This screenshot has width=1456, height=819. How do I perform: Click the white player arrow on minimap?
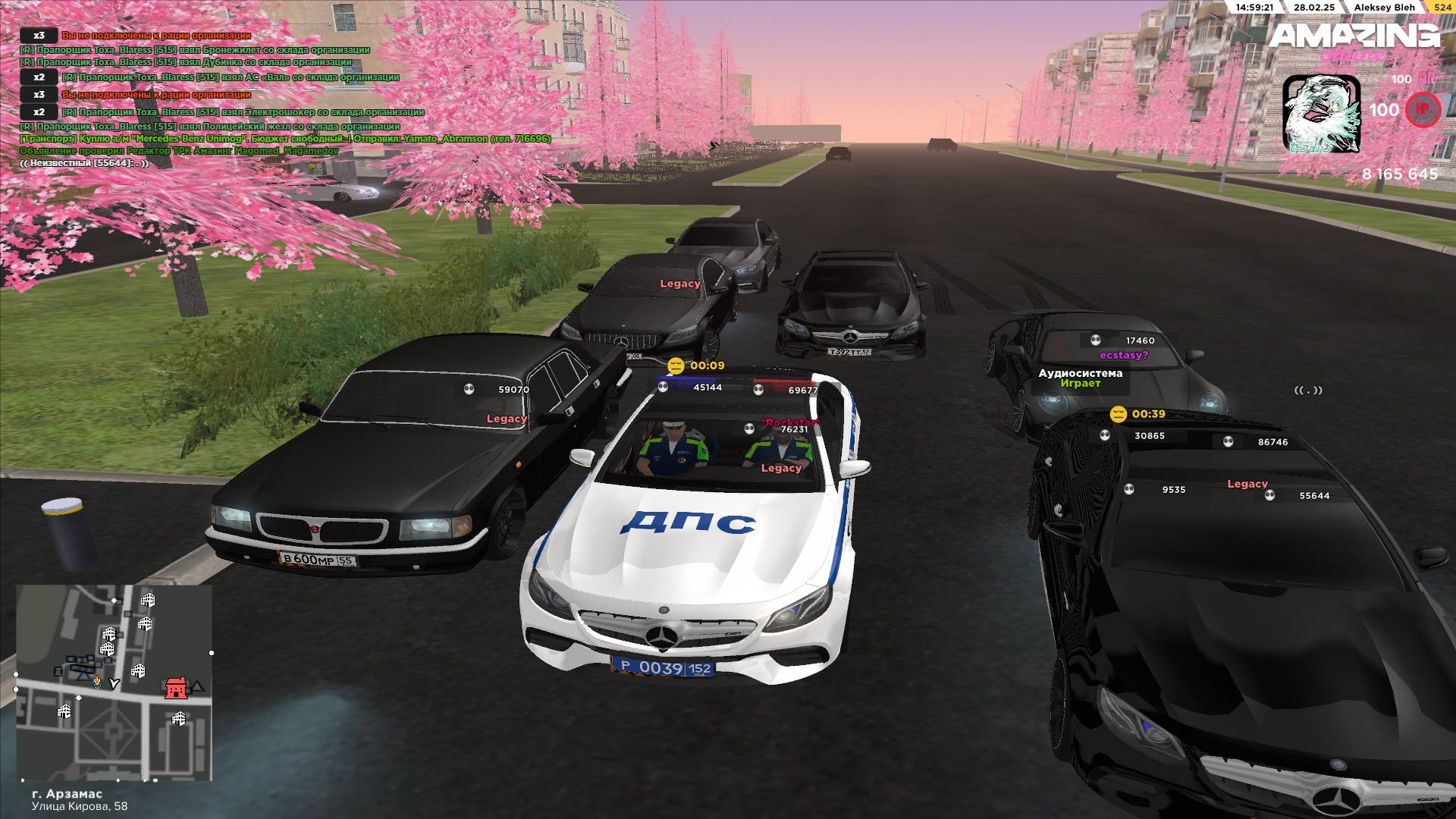coord(115,683)
